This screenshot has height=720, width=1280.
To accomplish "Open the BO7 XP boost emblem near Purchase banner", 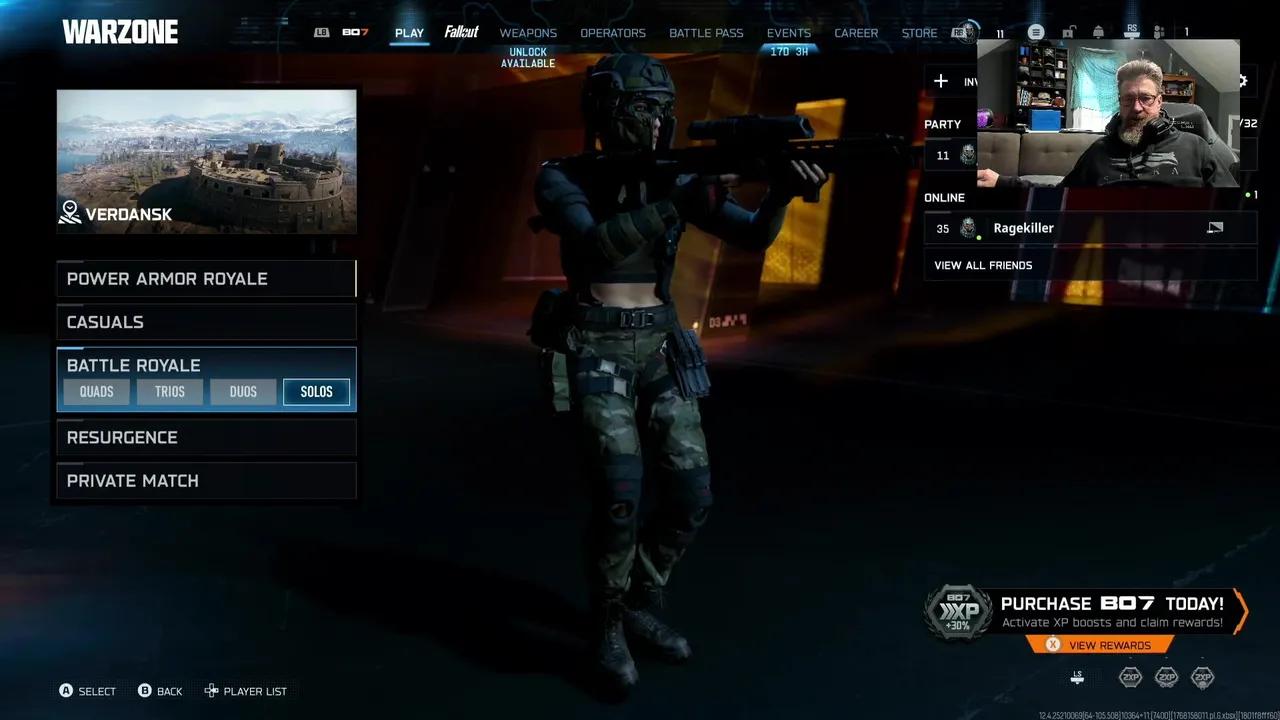I will (956, 610).
